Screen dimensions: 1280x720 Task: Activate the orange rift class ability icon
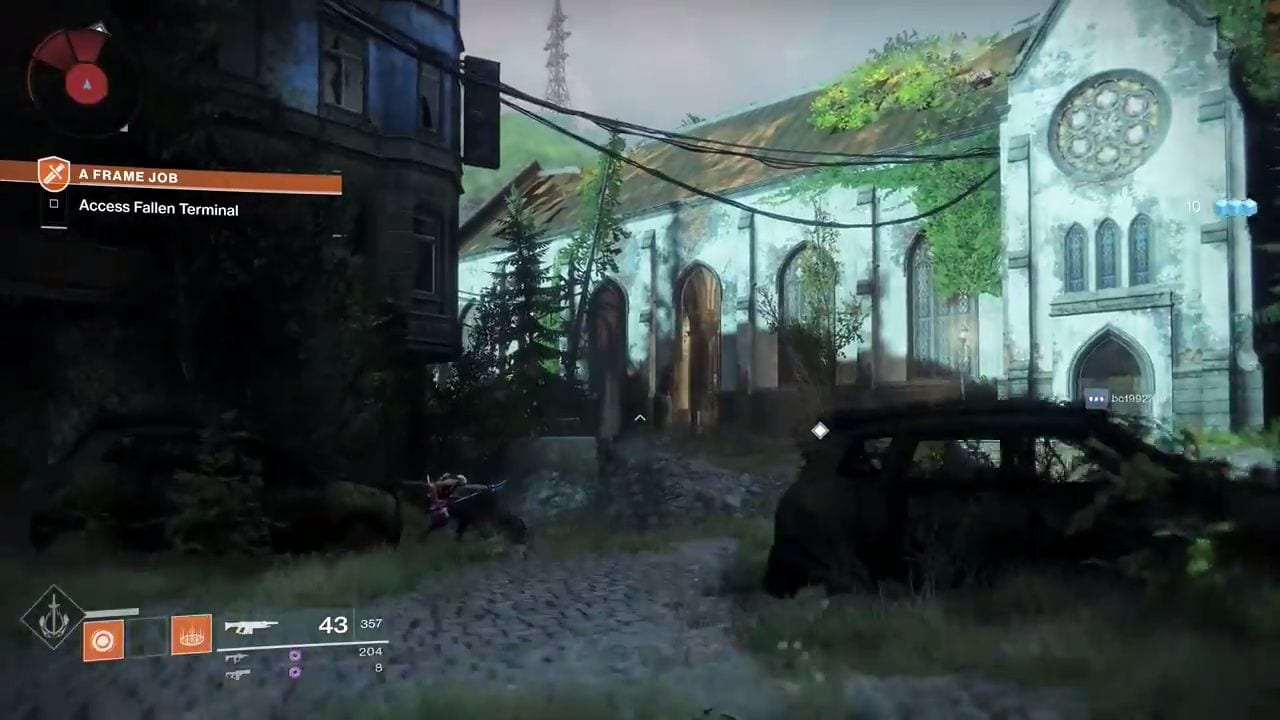[191, 634]
